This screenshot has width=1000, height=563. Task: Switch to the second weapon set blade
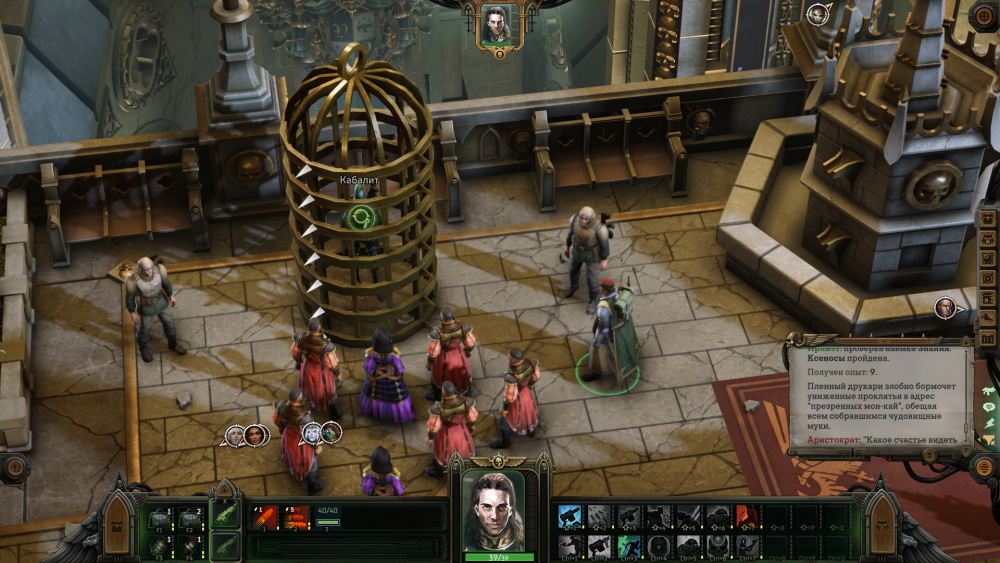pyautogui.click(x=225, y=545)
